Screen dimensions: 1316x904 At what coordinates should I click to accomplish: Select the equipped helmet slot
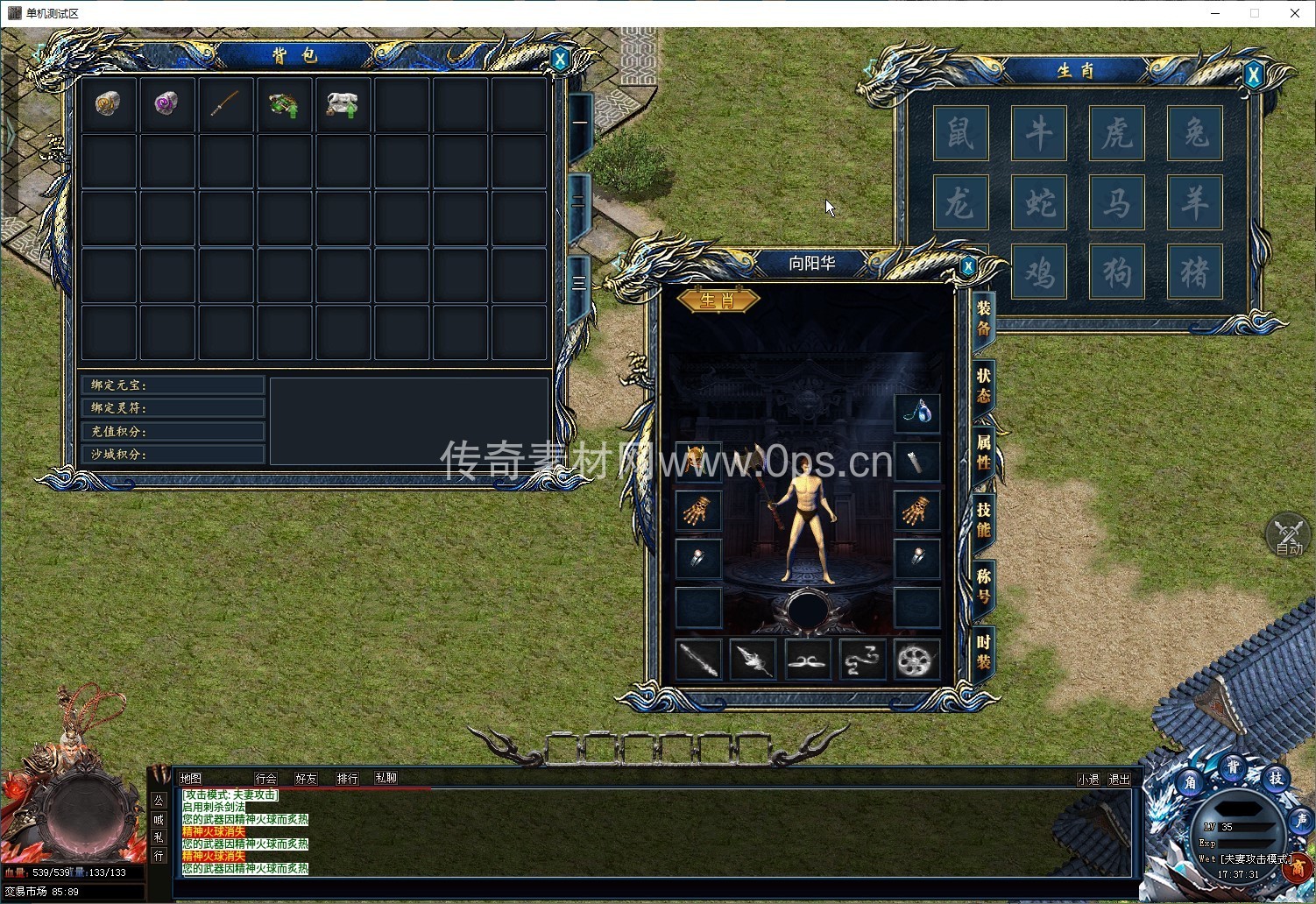pyautogui.click(x=698, y=461)
